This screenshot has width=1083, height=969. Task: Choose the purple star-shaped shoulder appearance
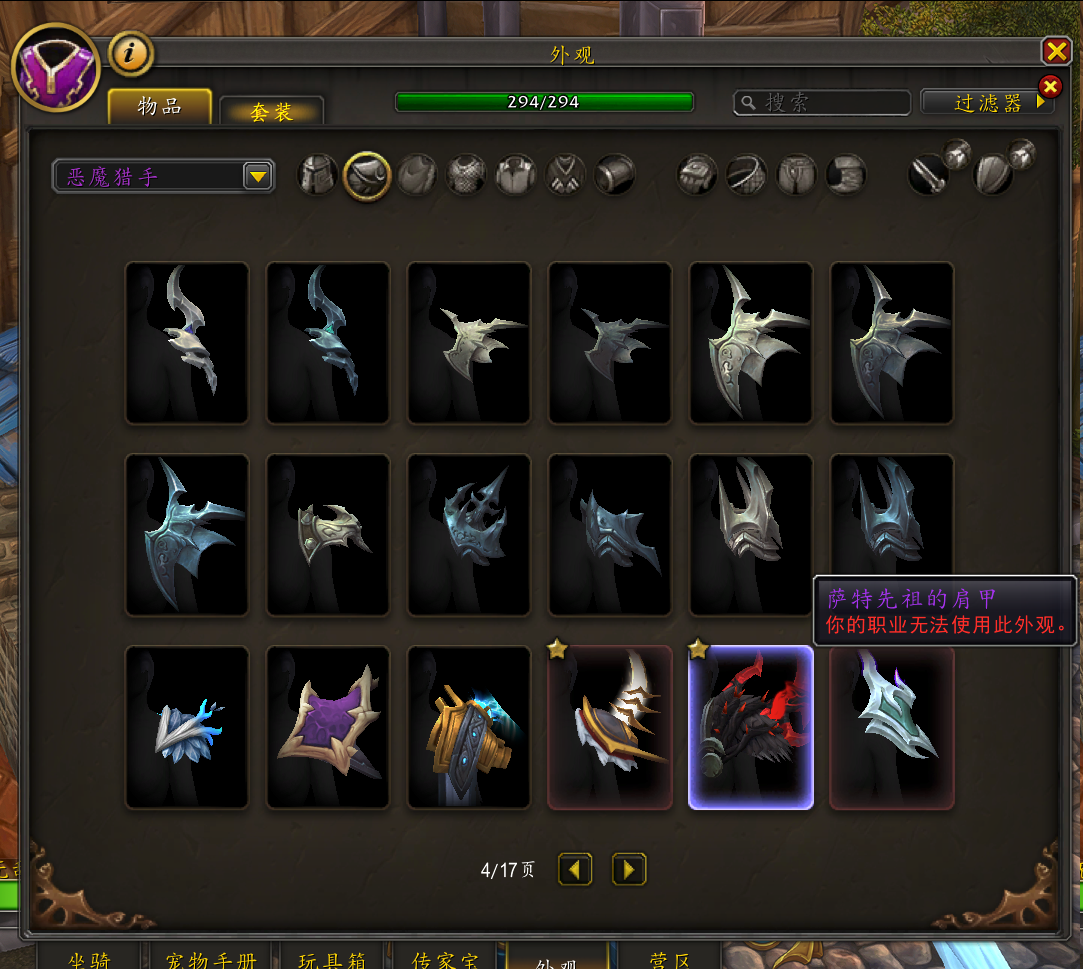327,727
